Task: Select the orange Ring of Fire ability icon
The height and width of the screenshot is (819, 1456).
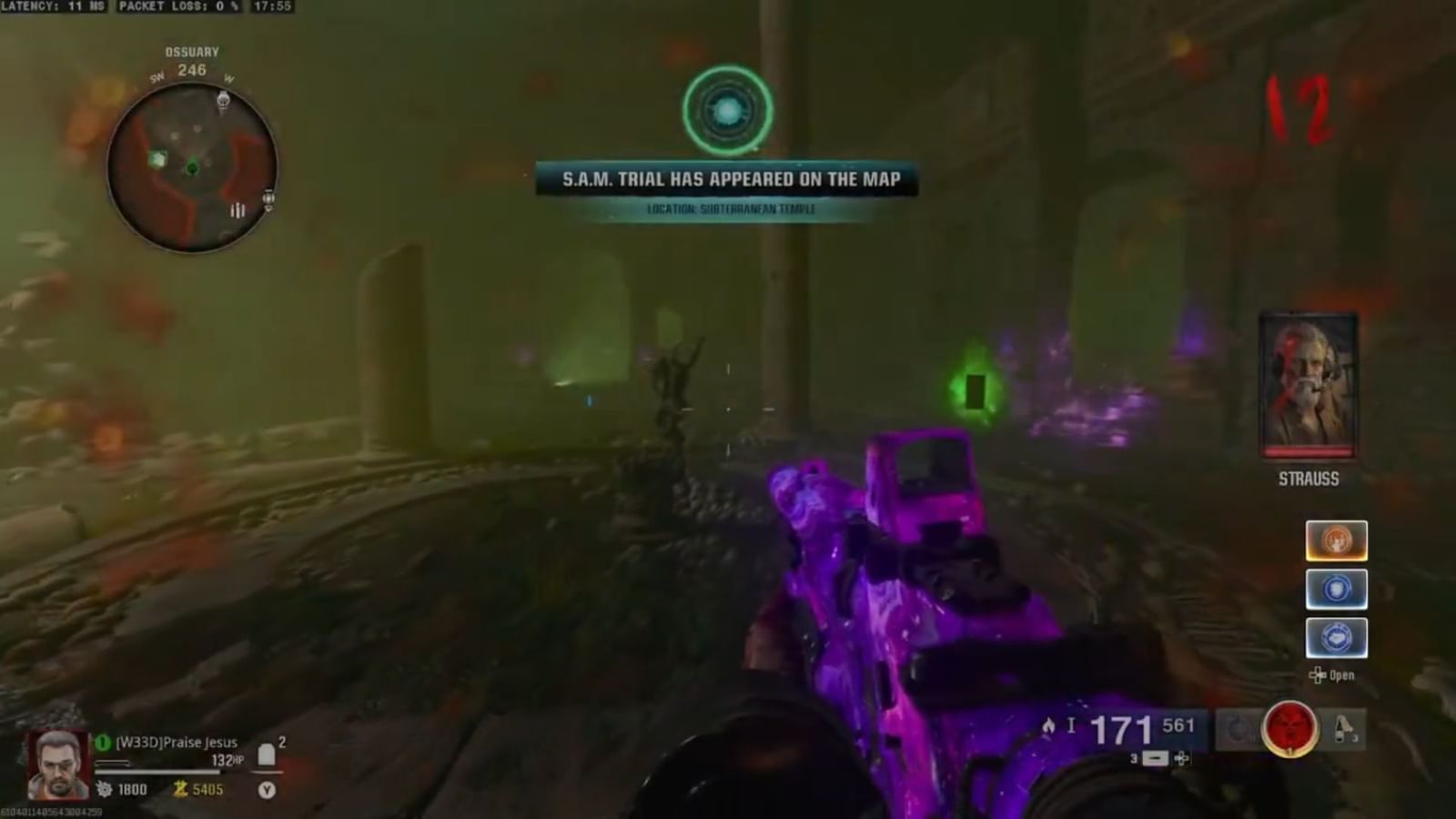Action: click(1336, 540)
